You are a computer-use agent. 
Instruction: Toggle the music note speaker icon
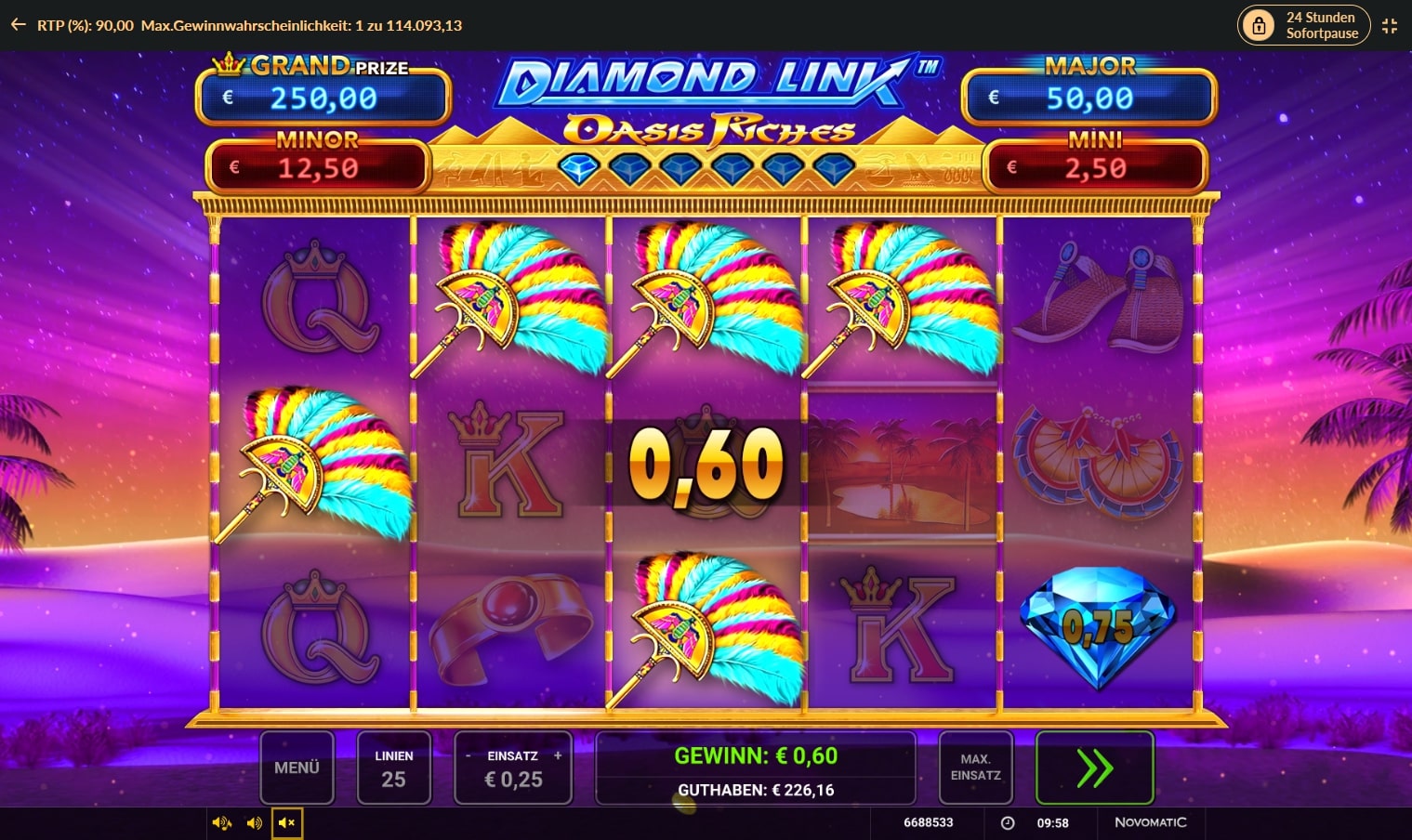tap(221, 822)
